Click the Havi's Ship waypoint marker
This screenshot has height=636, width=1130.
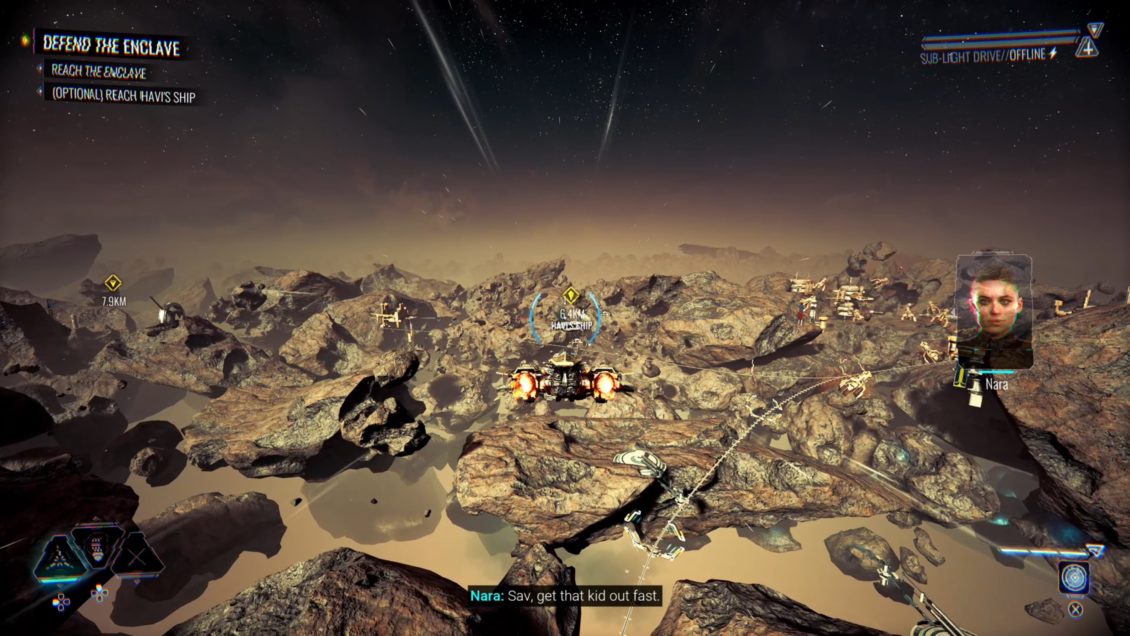pyautogui.click(x=570, y=295)
